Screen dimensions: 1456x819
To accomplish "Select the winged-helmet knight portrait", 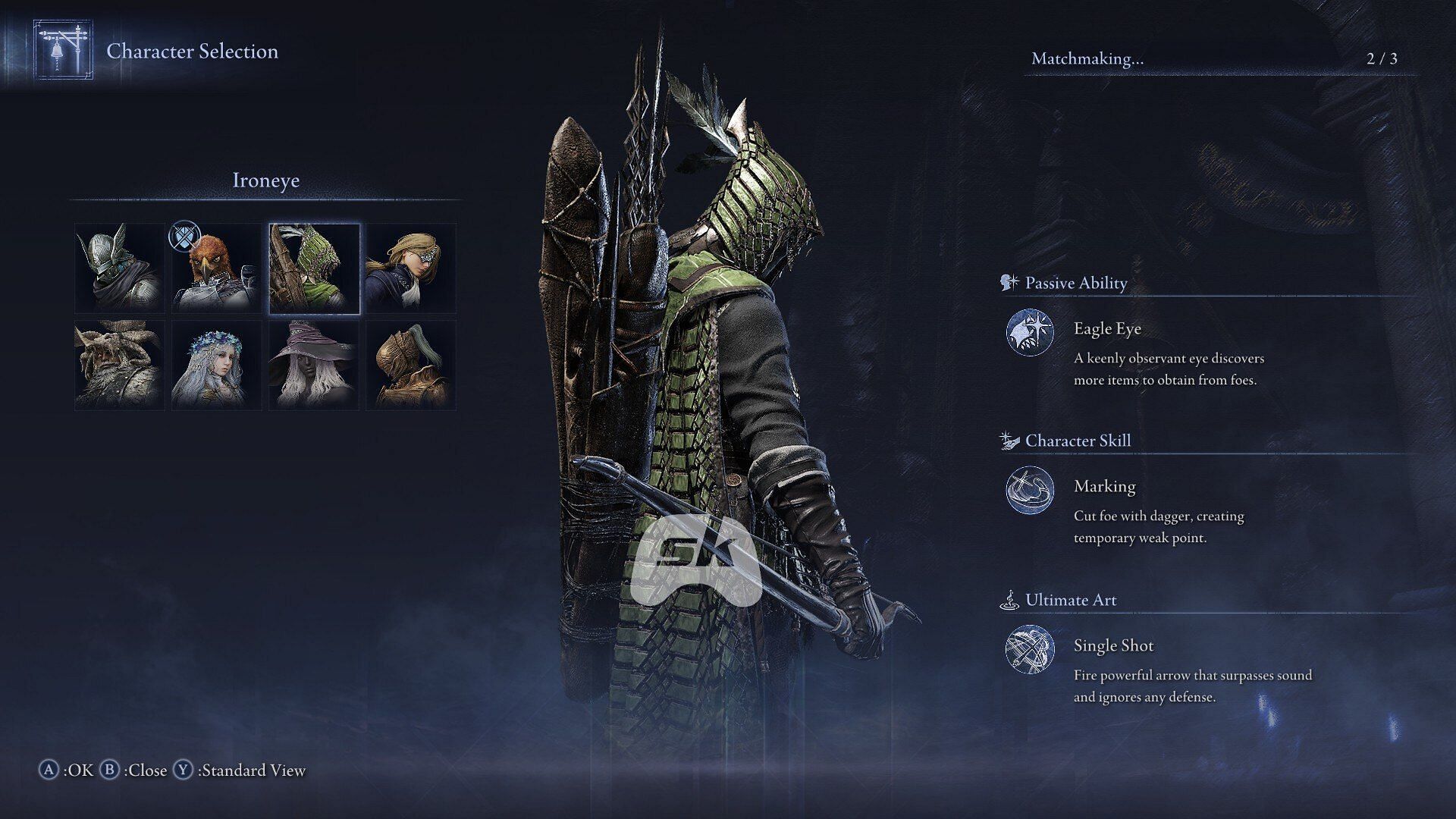I will coord(120,268).
